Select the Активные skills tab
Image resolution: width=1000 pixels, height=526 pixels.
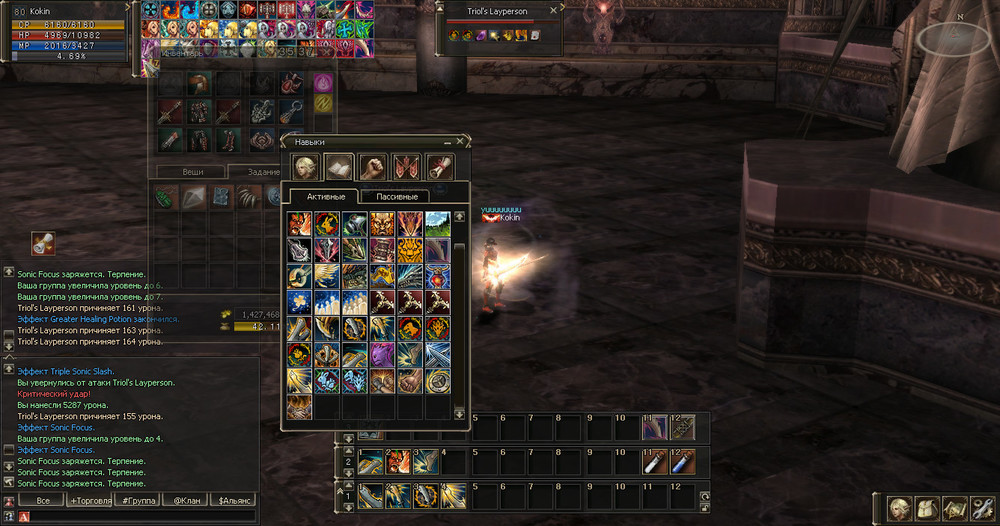pos(325,196)
